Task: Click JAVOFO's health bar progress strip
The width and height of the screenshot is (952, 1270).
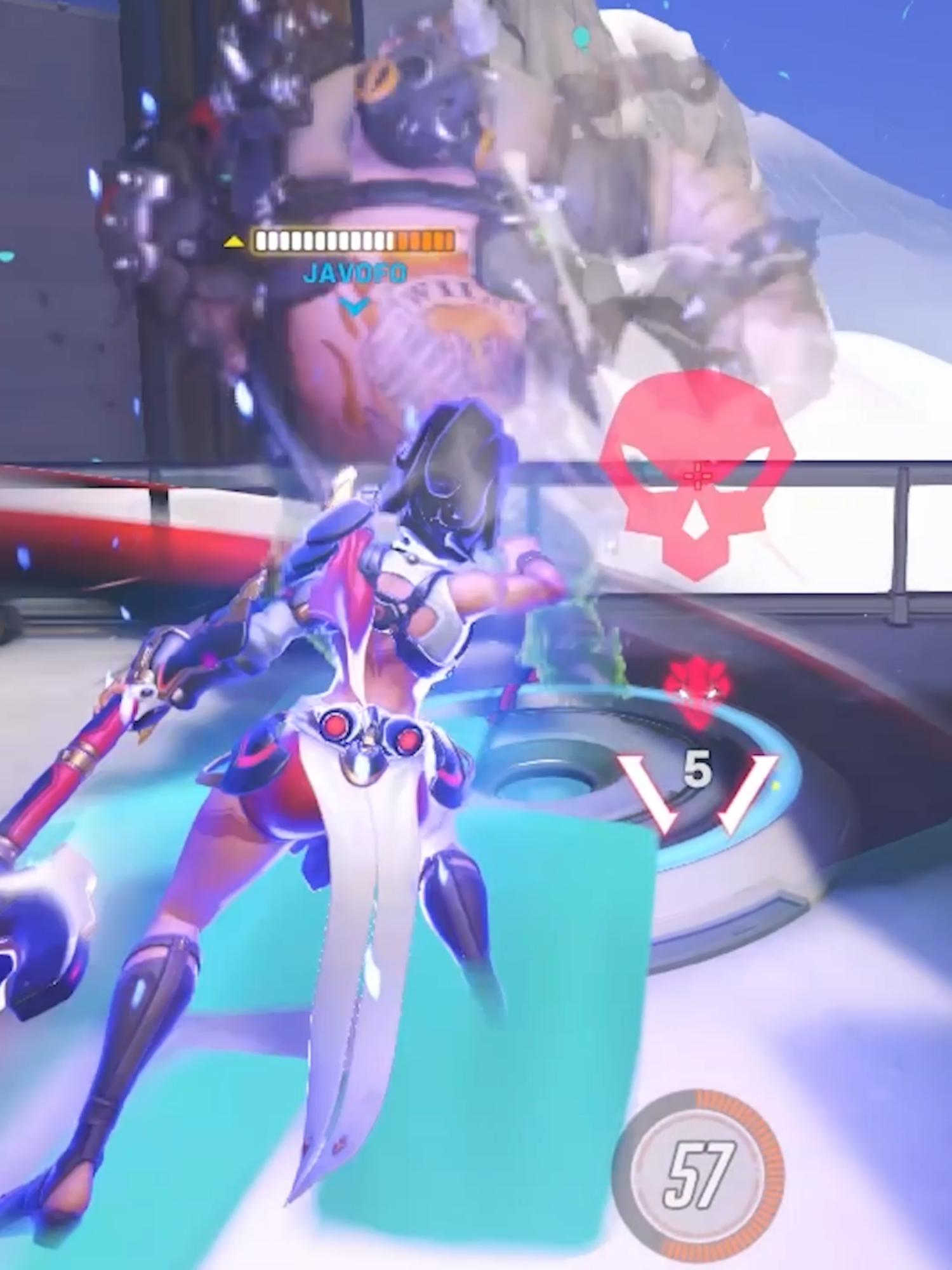Action: [x=352, y=242]
